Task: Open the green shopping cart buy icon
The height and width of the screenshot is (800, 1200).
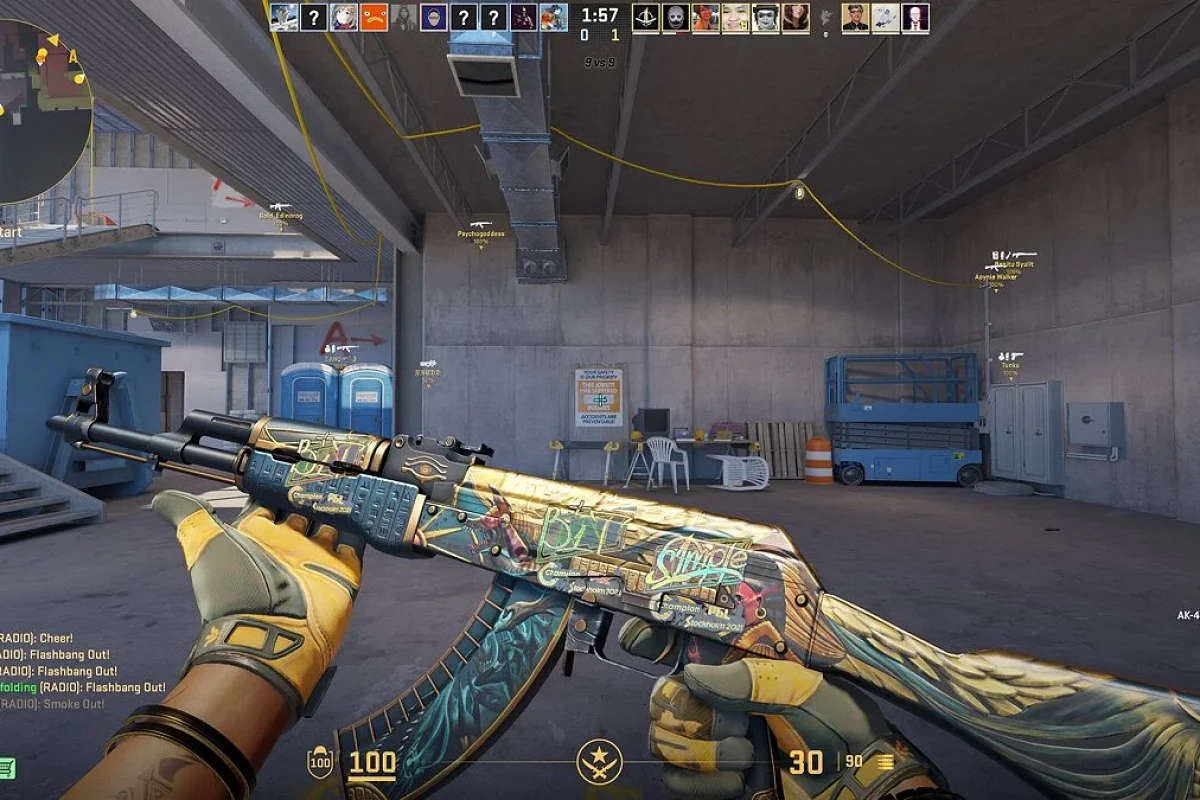Action: point(7,768)
